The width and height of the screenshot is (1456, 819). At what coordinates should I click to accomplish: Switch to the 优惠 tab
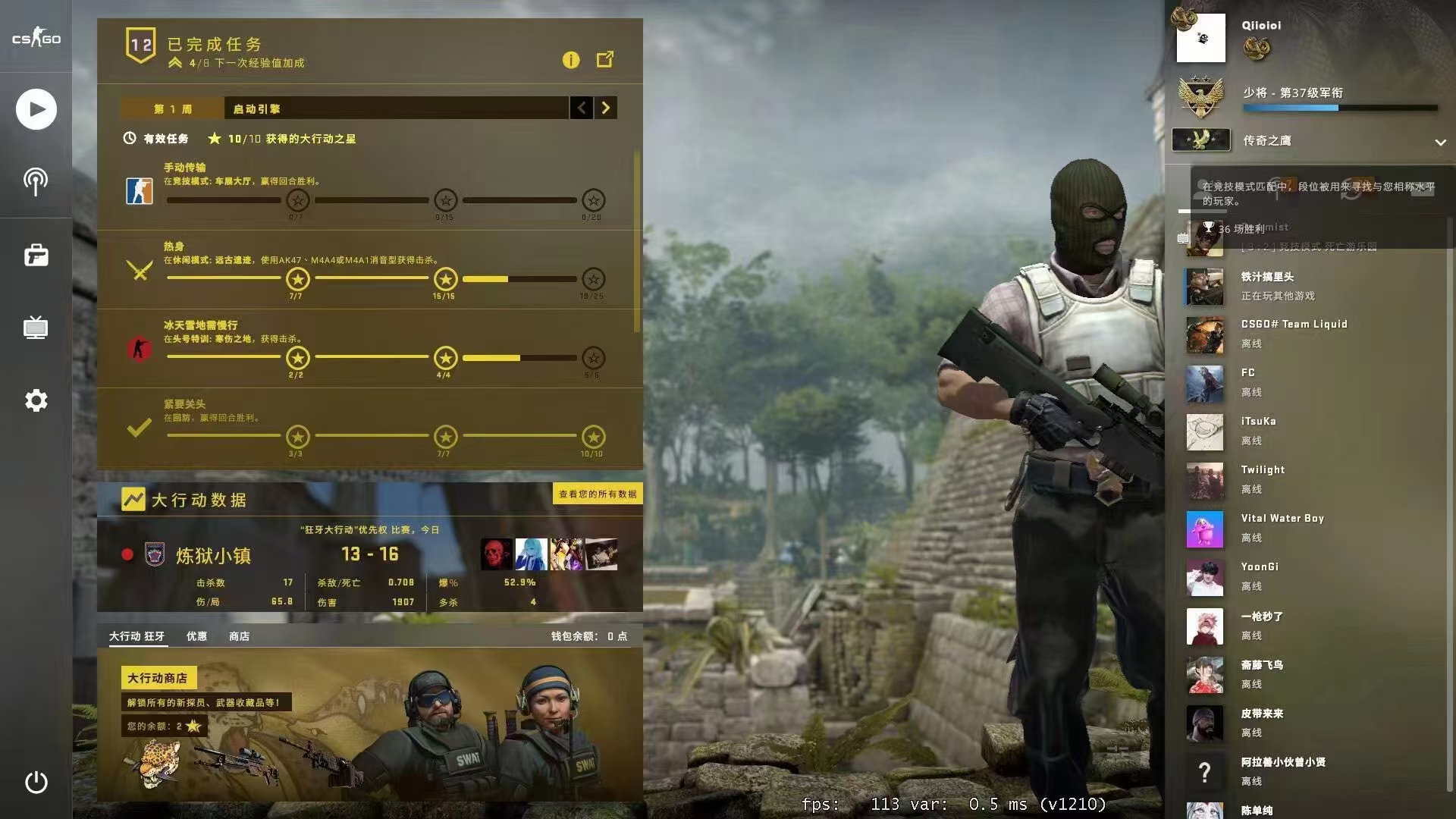(x=198, y=636)
